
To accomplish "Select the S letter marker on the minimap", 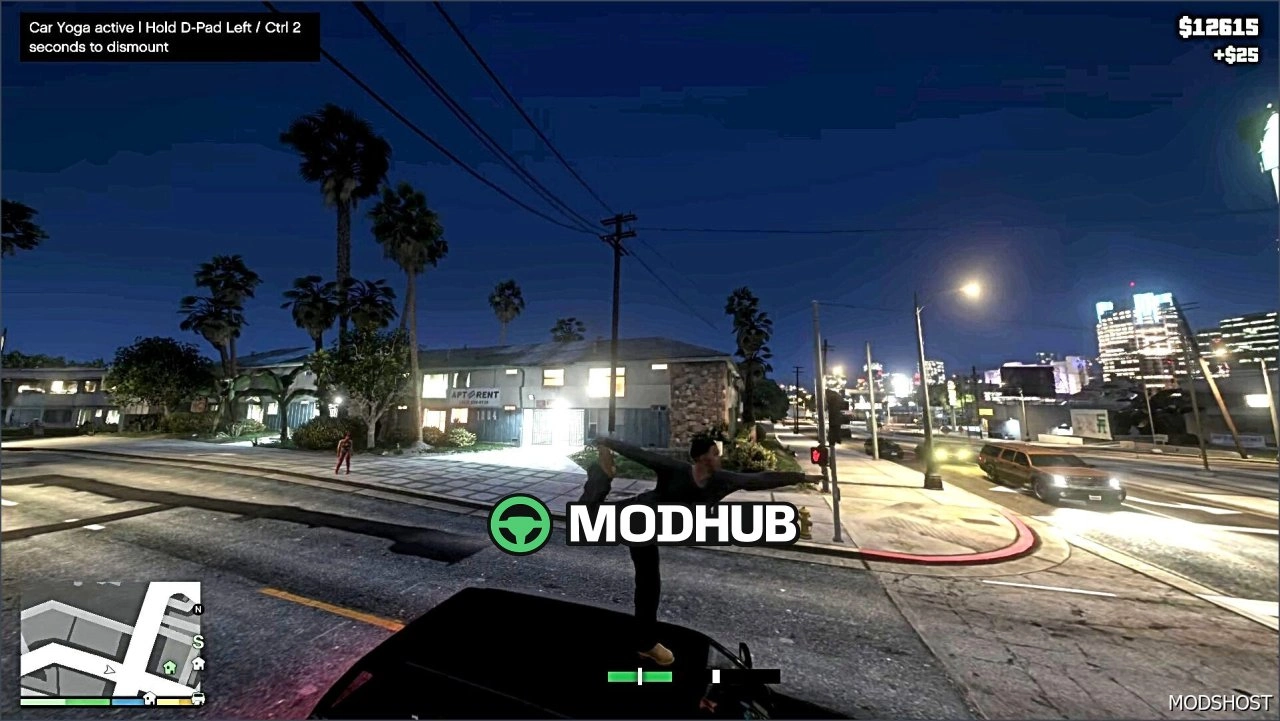I will coord(198,641).
